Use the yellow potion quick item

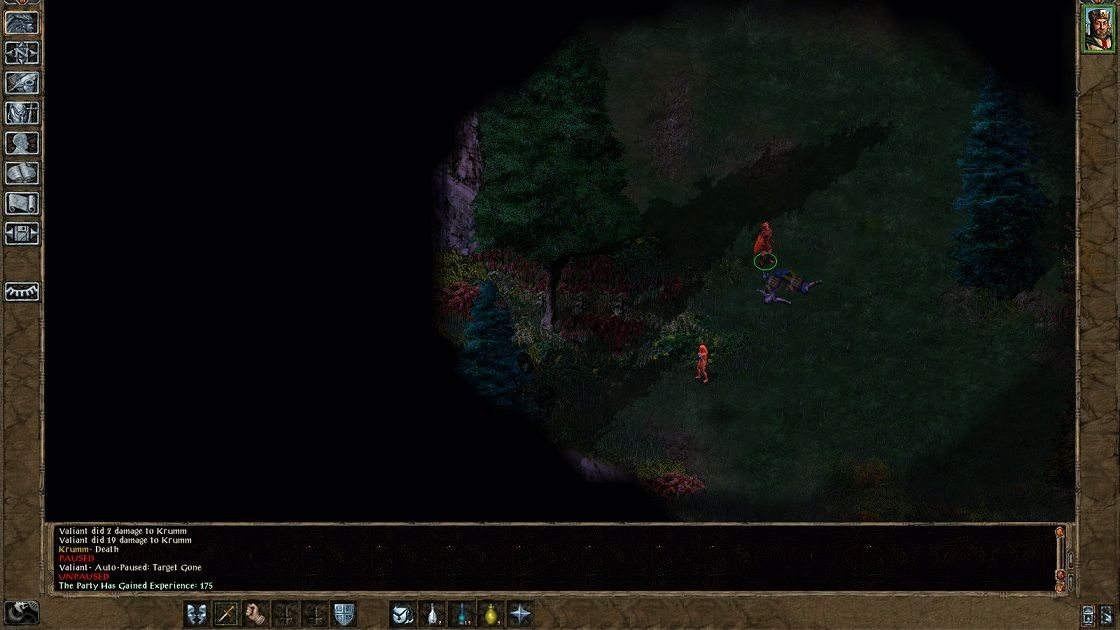pyautogui.click(x=491, y=614)
